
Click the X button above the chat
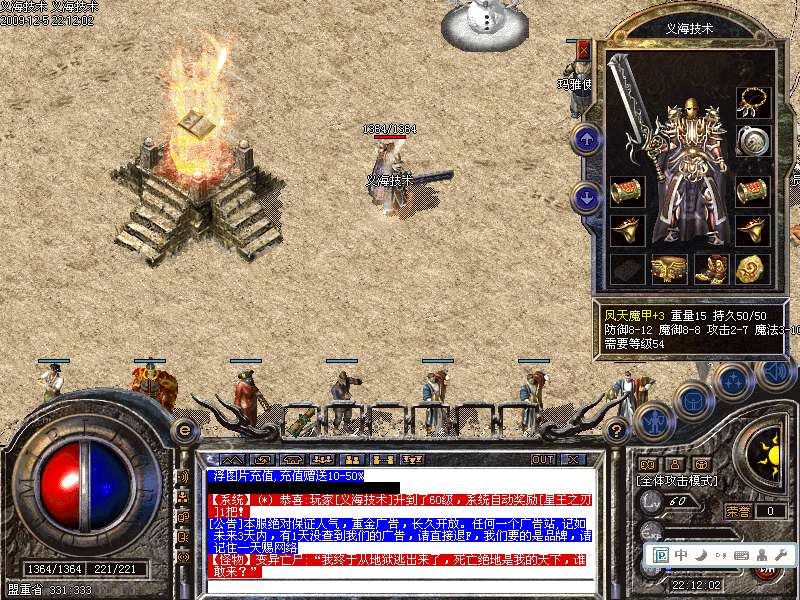573,459
